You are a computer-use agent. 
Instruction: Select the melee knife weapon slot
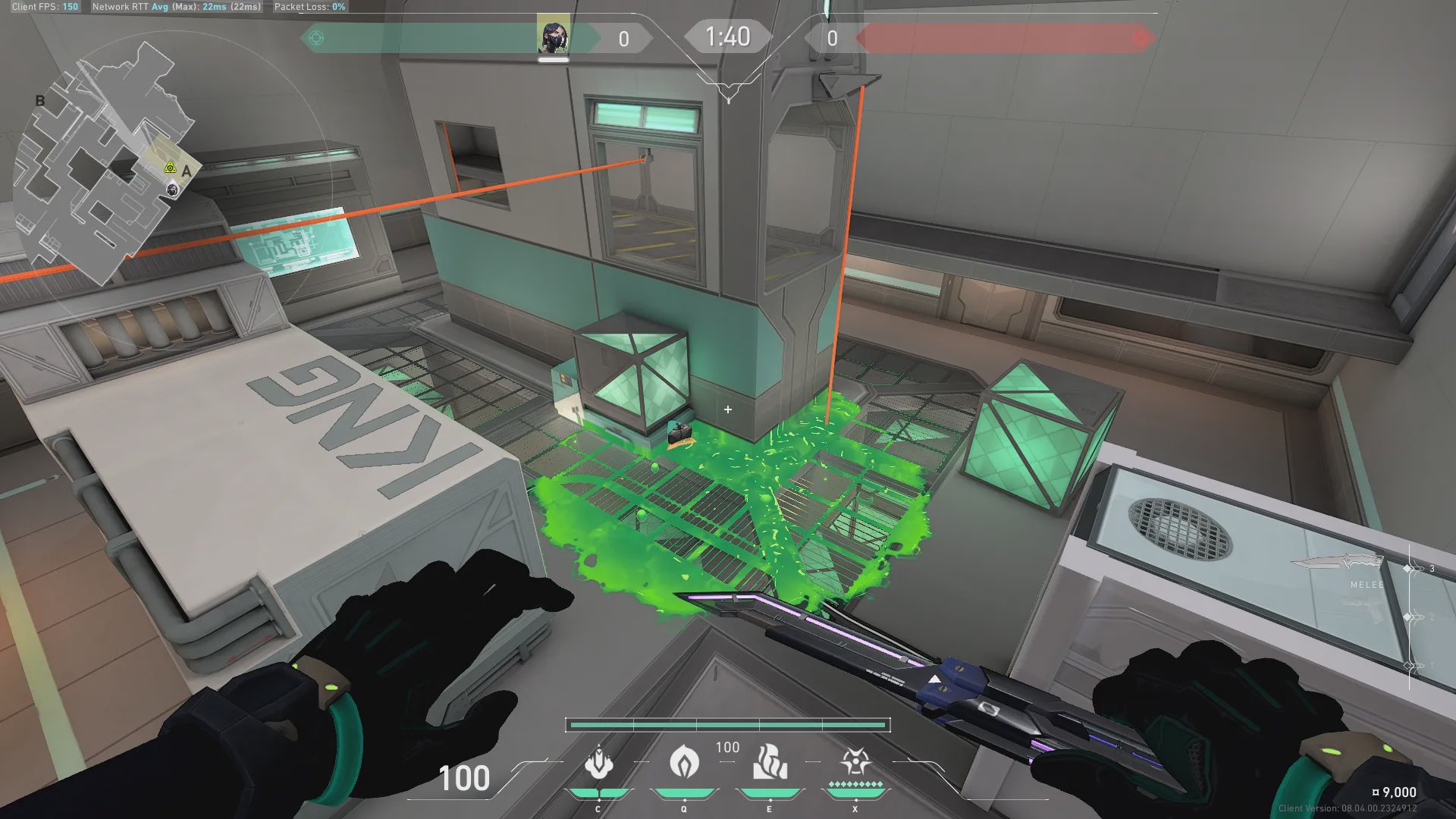click(1346, 563)
